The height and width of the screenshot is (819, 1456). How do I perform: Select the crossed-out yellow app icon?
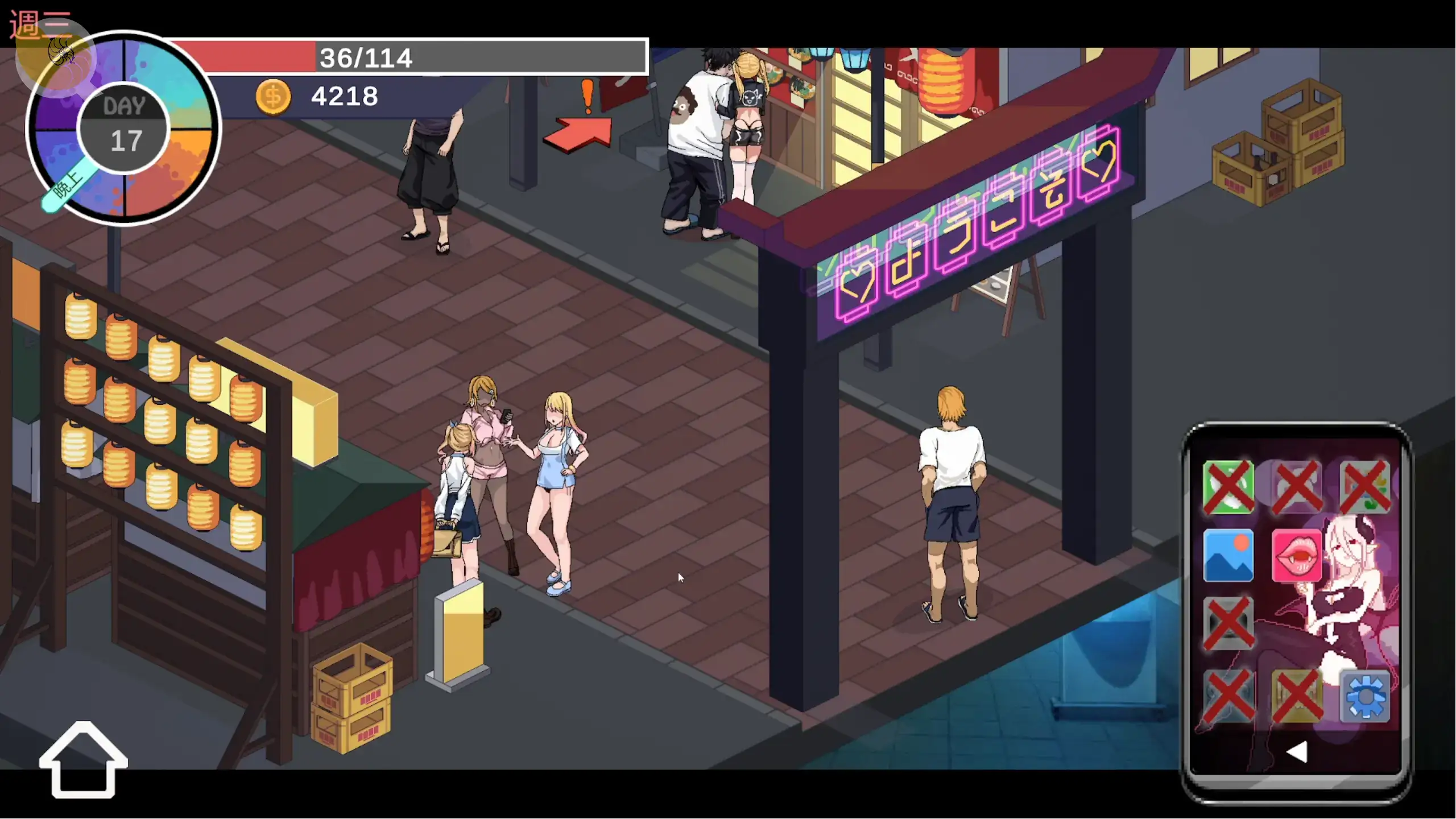click(1296, 696)
